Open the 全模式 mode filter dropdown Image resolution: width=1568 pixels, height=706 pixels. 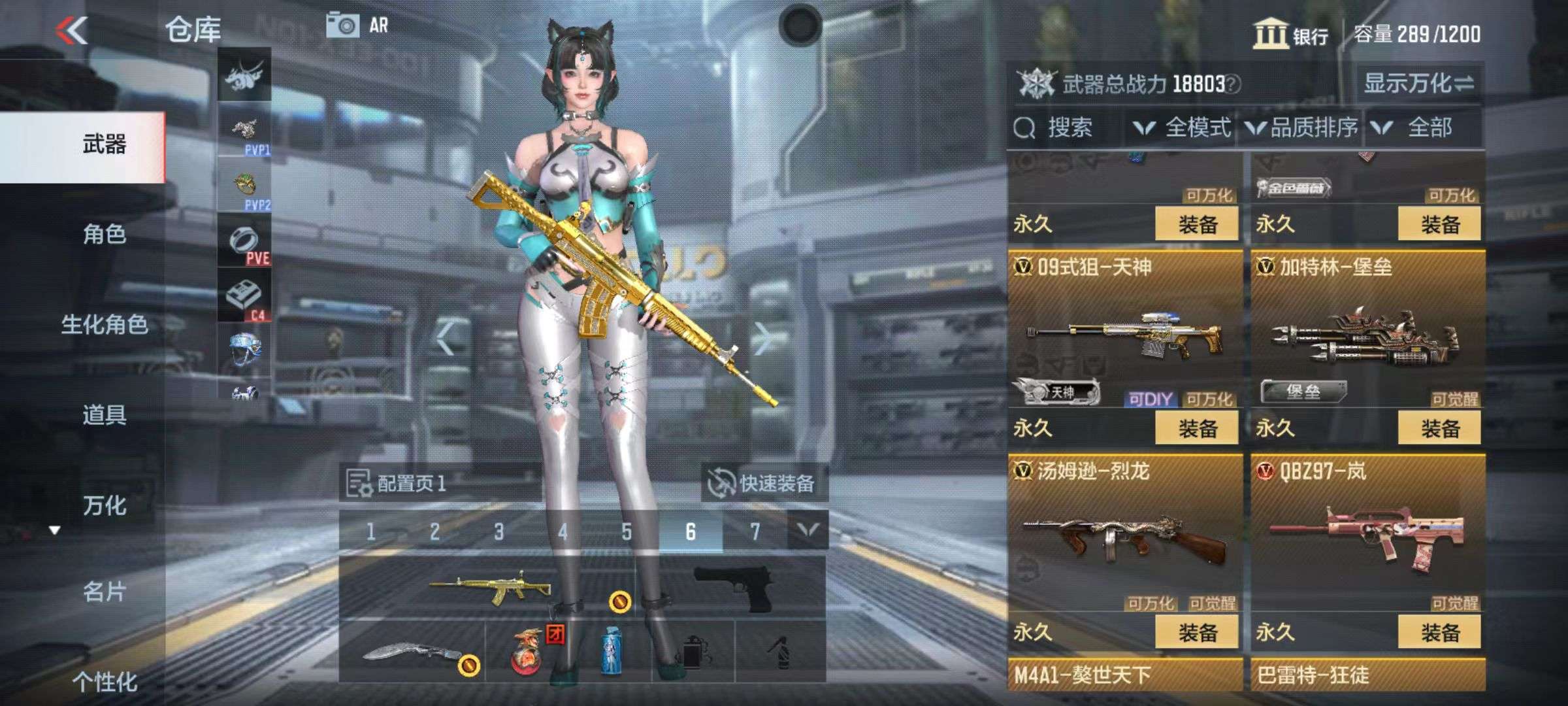point(1184,127)
